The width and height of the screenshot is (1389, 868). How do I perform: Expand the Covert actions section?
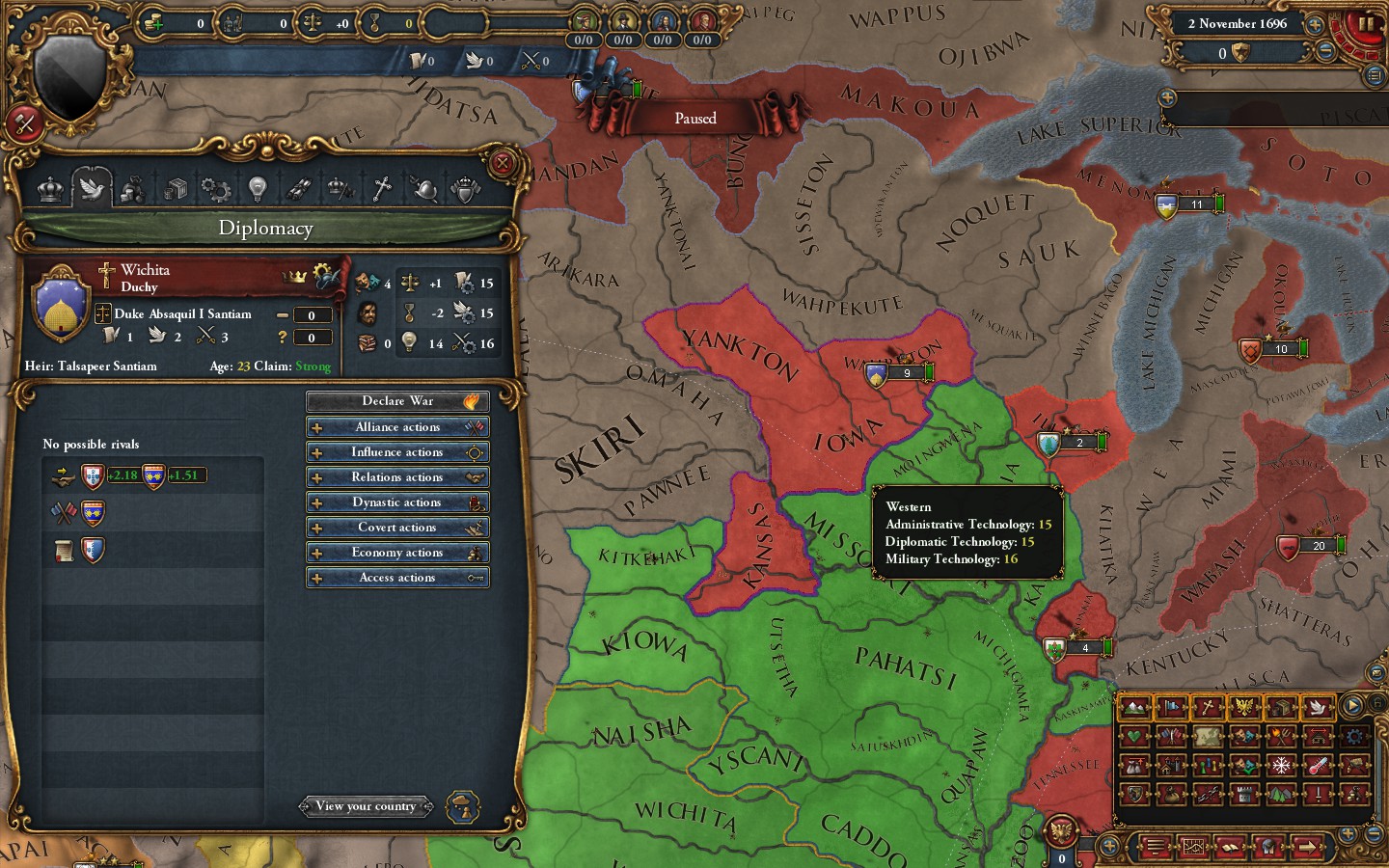[x=397, y=527]
